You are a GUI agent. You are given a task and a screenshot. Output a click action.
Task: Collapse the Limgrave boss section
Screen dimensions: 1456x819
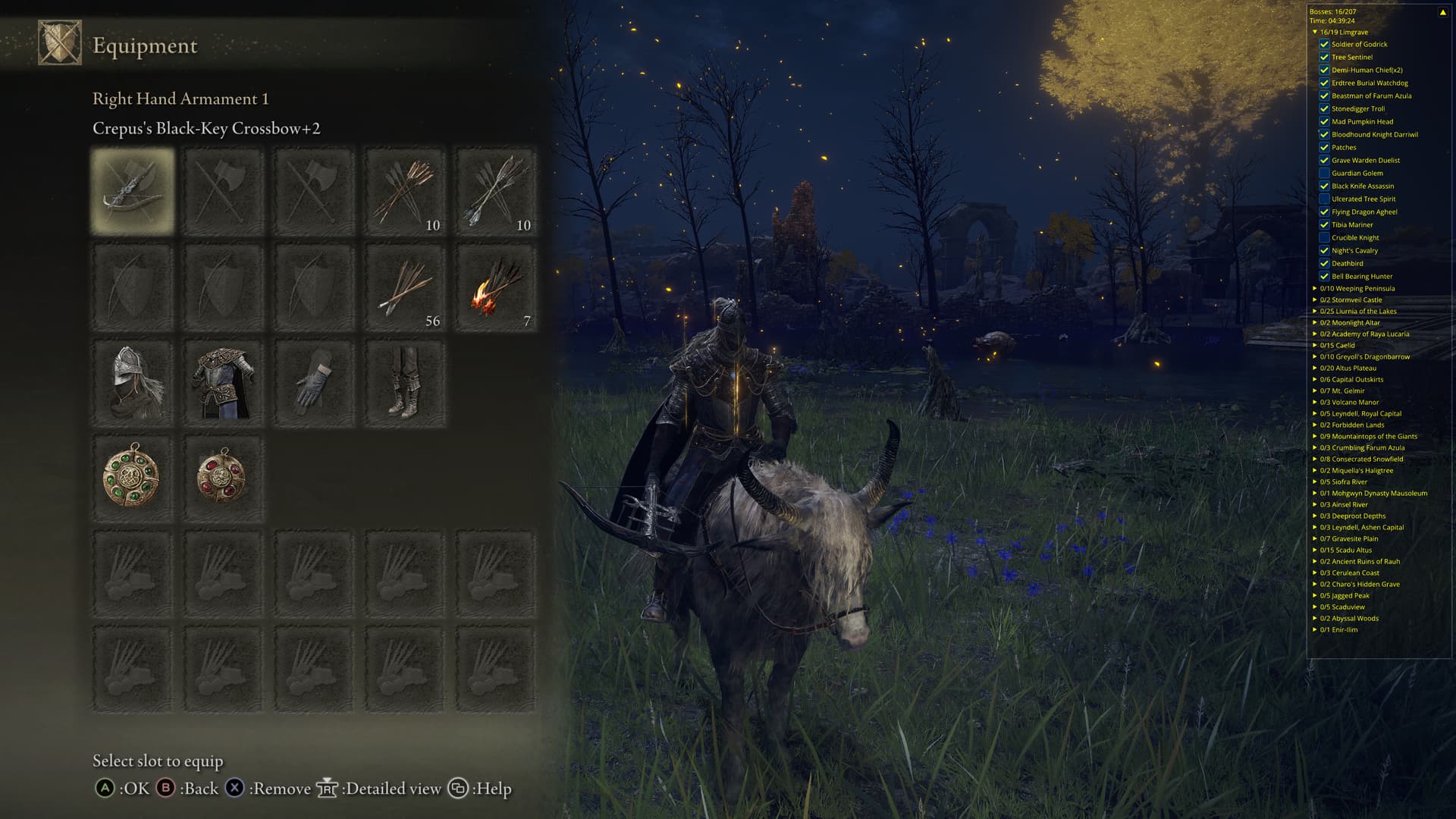click(1315, 32)
